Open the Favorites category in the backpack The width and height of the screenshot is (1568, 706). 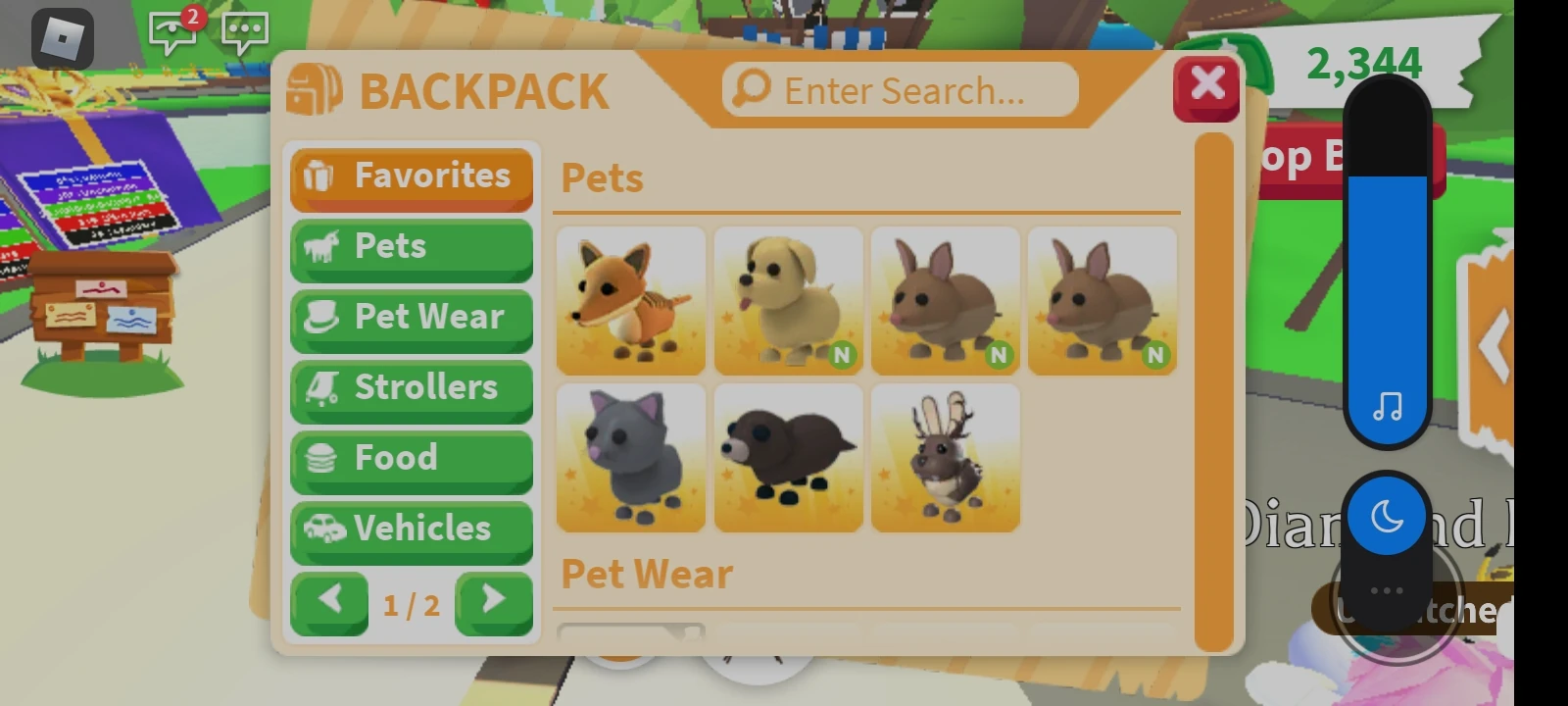pos(412,176)
